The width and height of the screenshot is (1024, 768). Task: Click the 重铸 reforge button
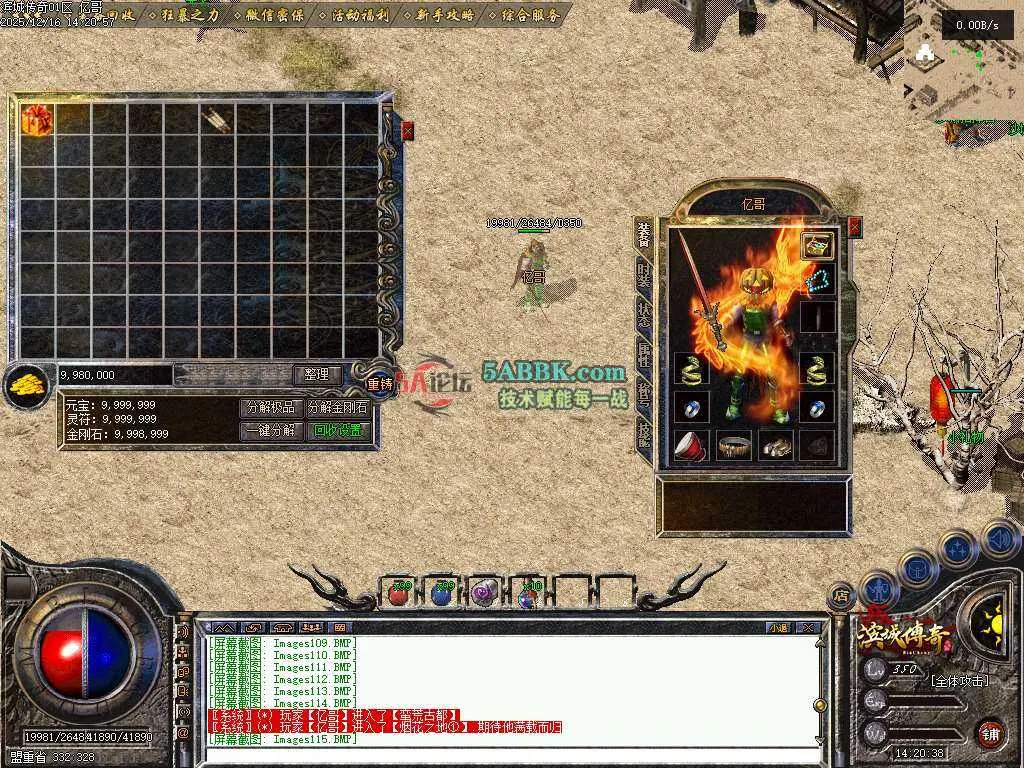[380, 383]
